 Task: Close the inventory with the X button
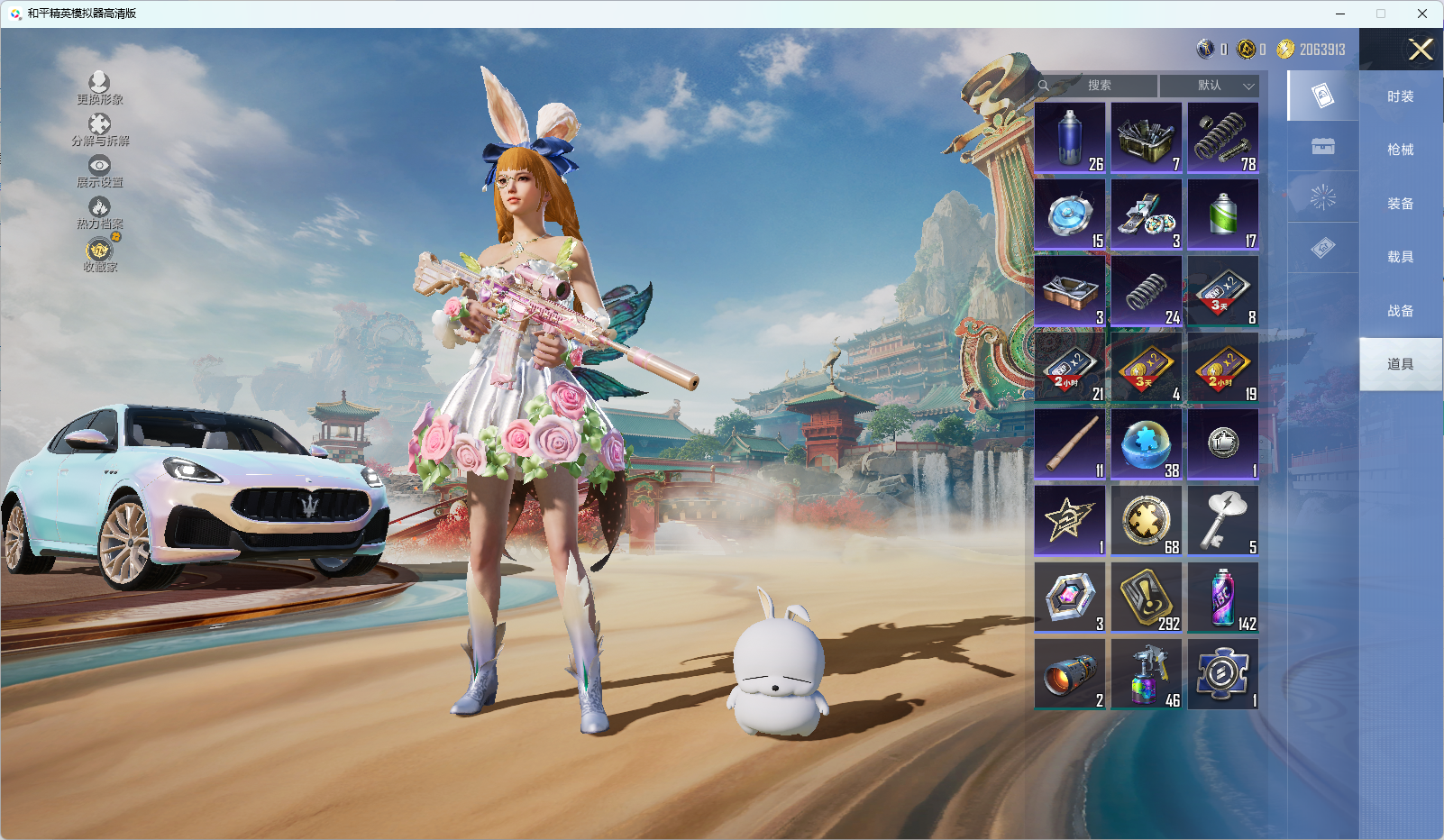tap(1421, 50)
